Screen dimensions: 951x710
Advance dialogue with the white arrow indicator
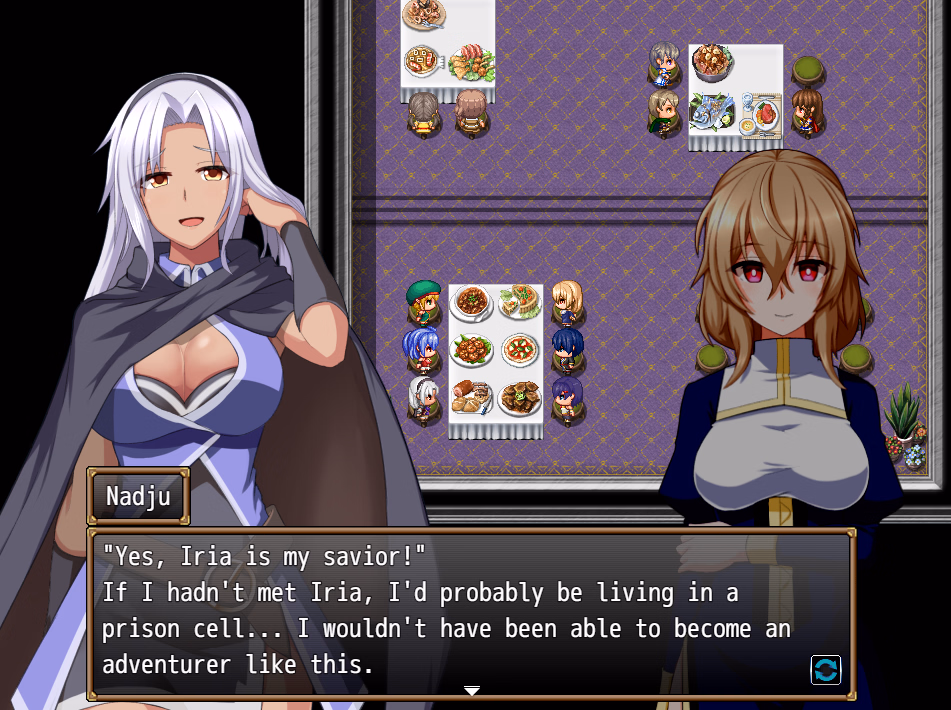click(472, 690)
